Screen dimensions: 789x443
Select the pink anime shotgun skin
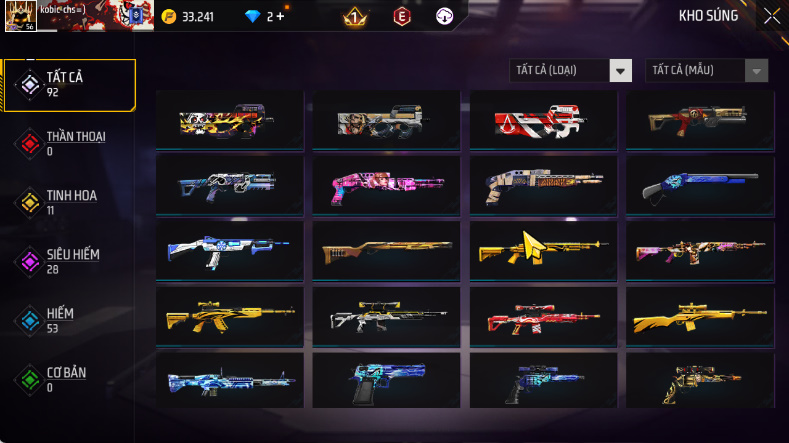[x=388, y=187]
